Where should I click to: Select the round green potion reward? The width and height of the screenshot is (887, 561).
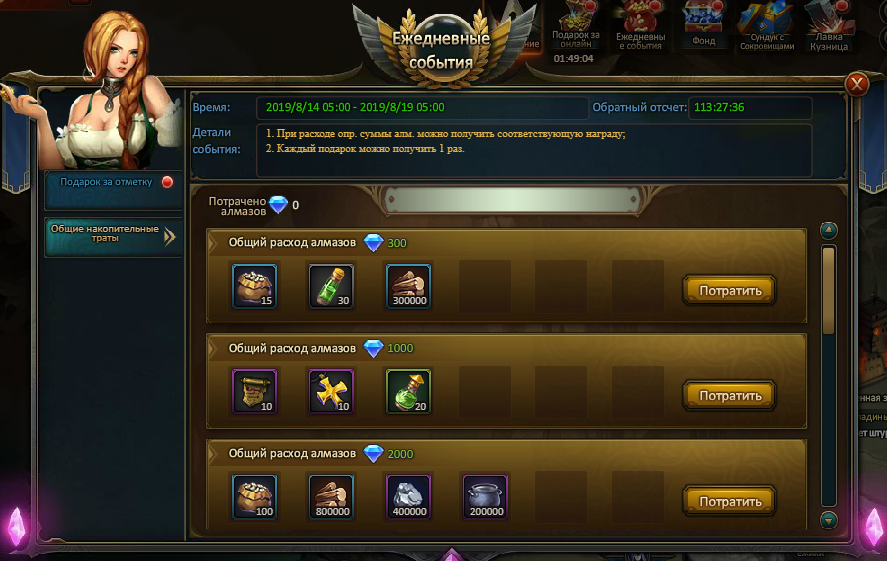[x=408, y=391]
